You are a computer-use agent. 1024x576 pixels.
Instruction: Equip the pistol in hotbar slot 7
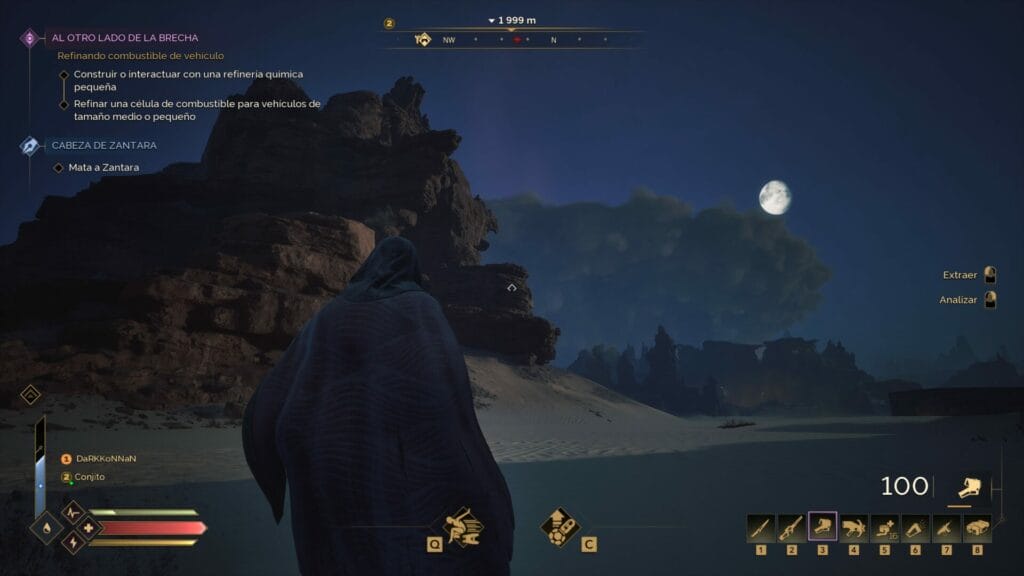pos(947,528)
